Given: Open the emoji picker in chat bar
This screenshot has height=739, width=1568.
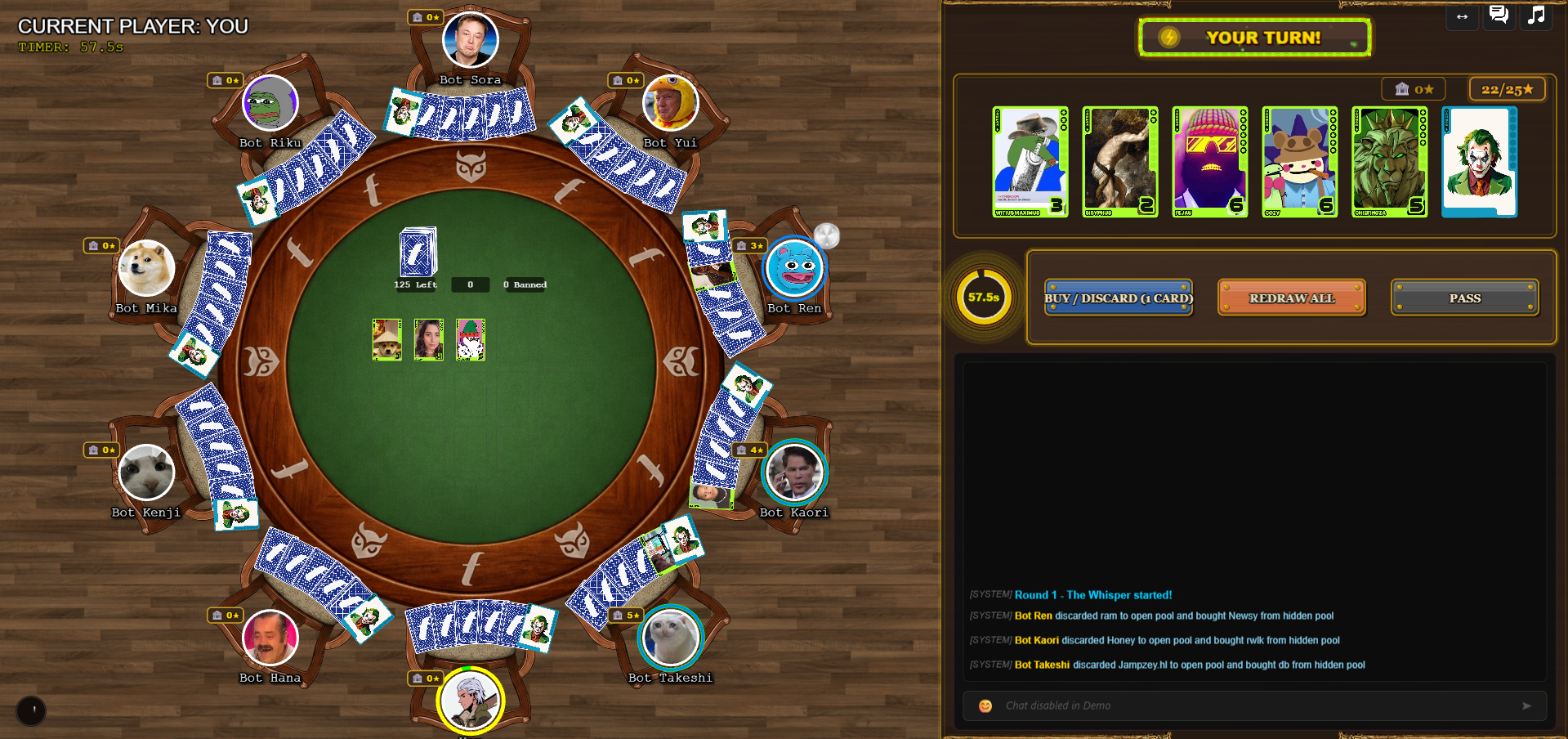Looking at the screenshot, I should pyautogui.click(x=985, y=705).
